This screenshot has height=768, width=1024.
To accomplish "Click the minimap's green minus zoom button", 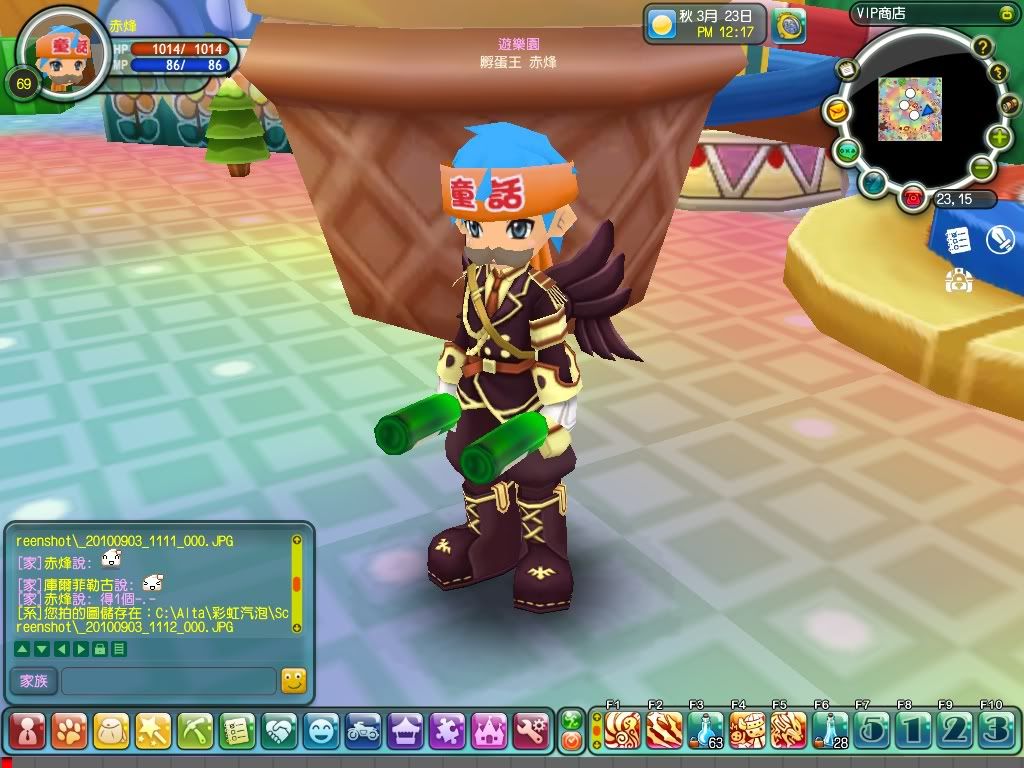I will click(x=981, y=168).
